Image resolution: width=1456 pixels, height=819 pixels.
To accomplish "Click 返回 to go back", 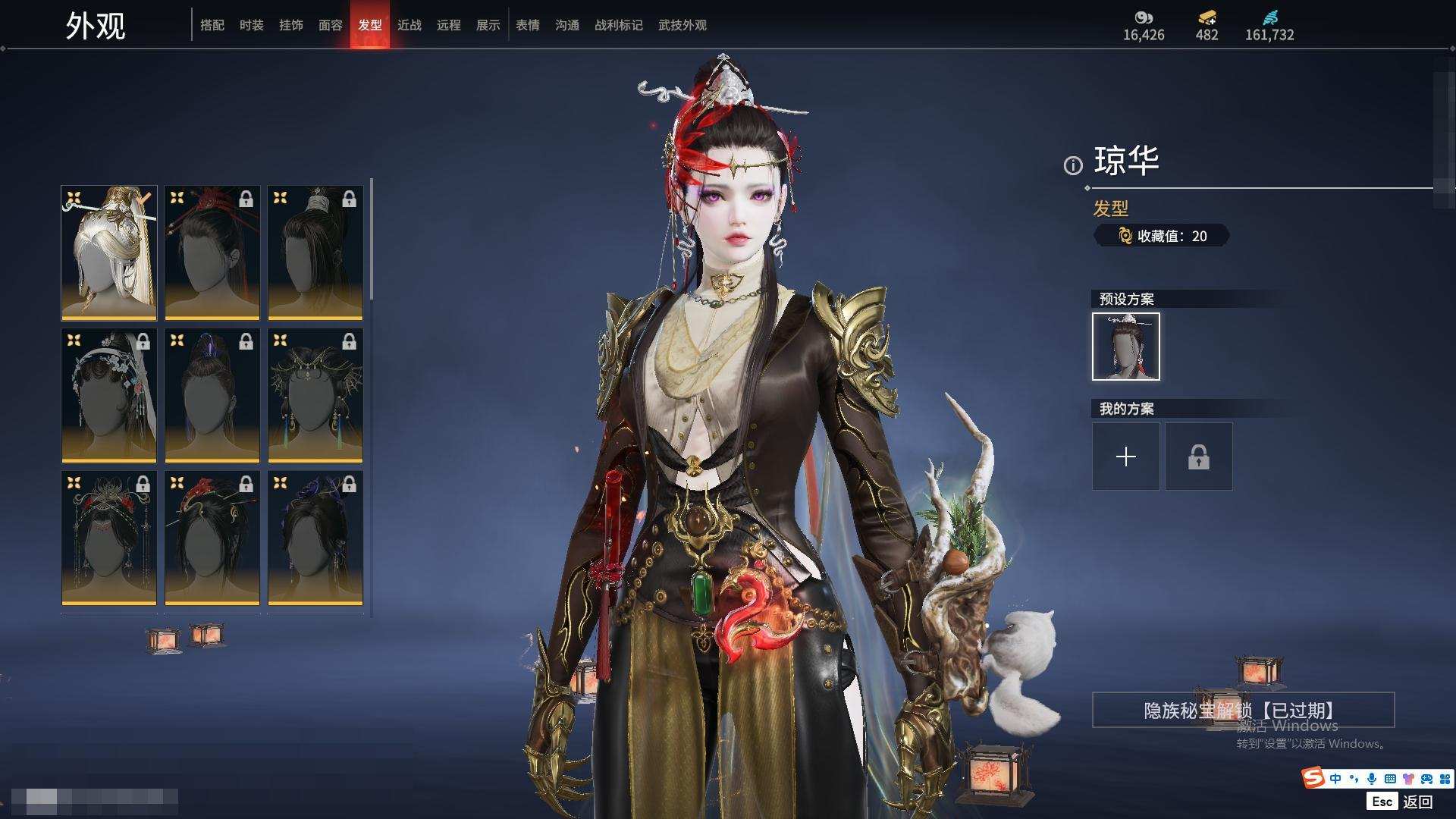I will pos(1417,802).
